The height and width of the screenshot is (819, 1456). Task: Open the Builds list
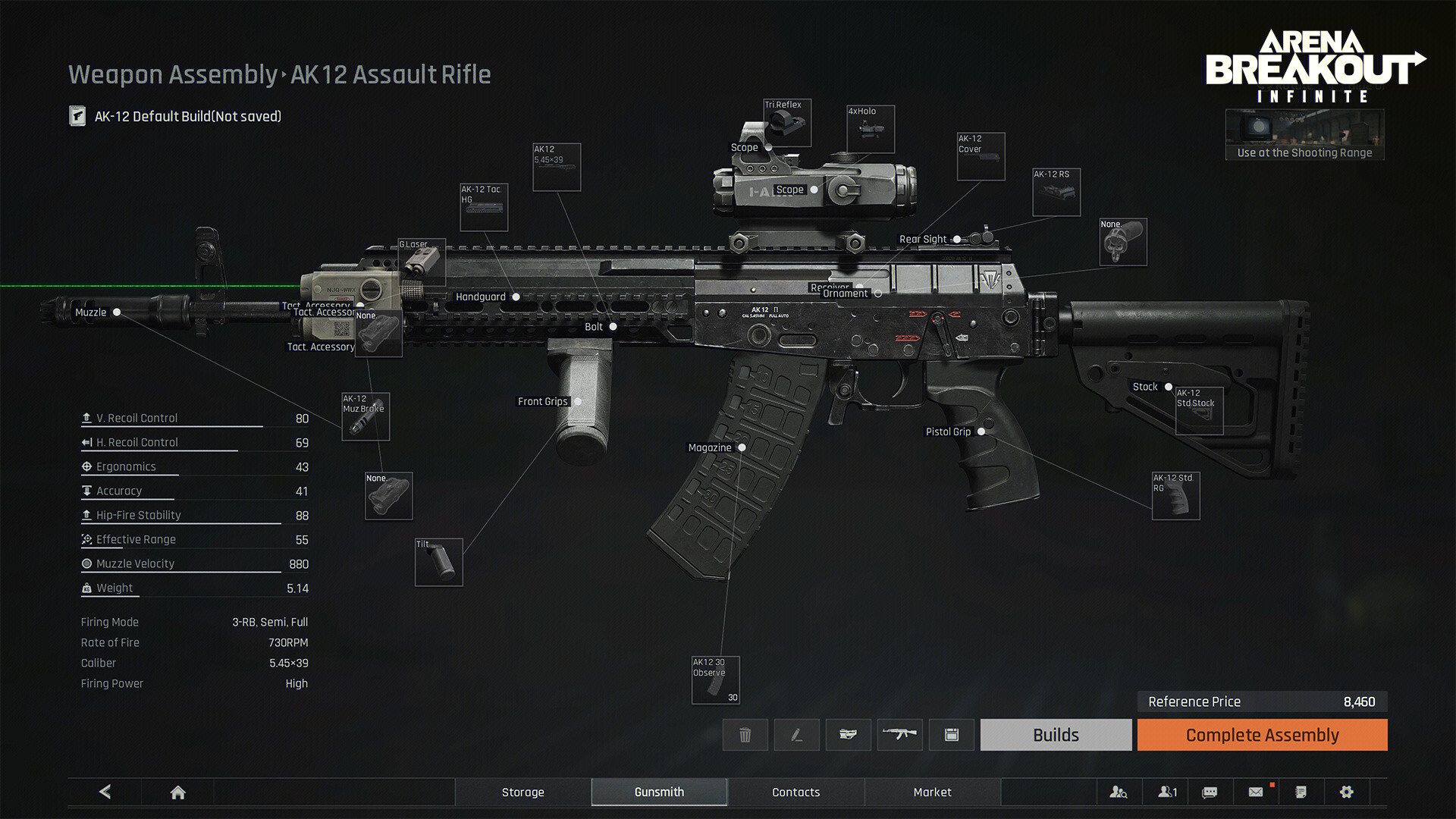(1056, 735)
